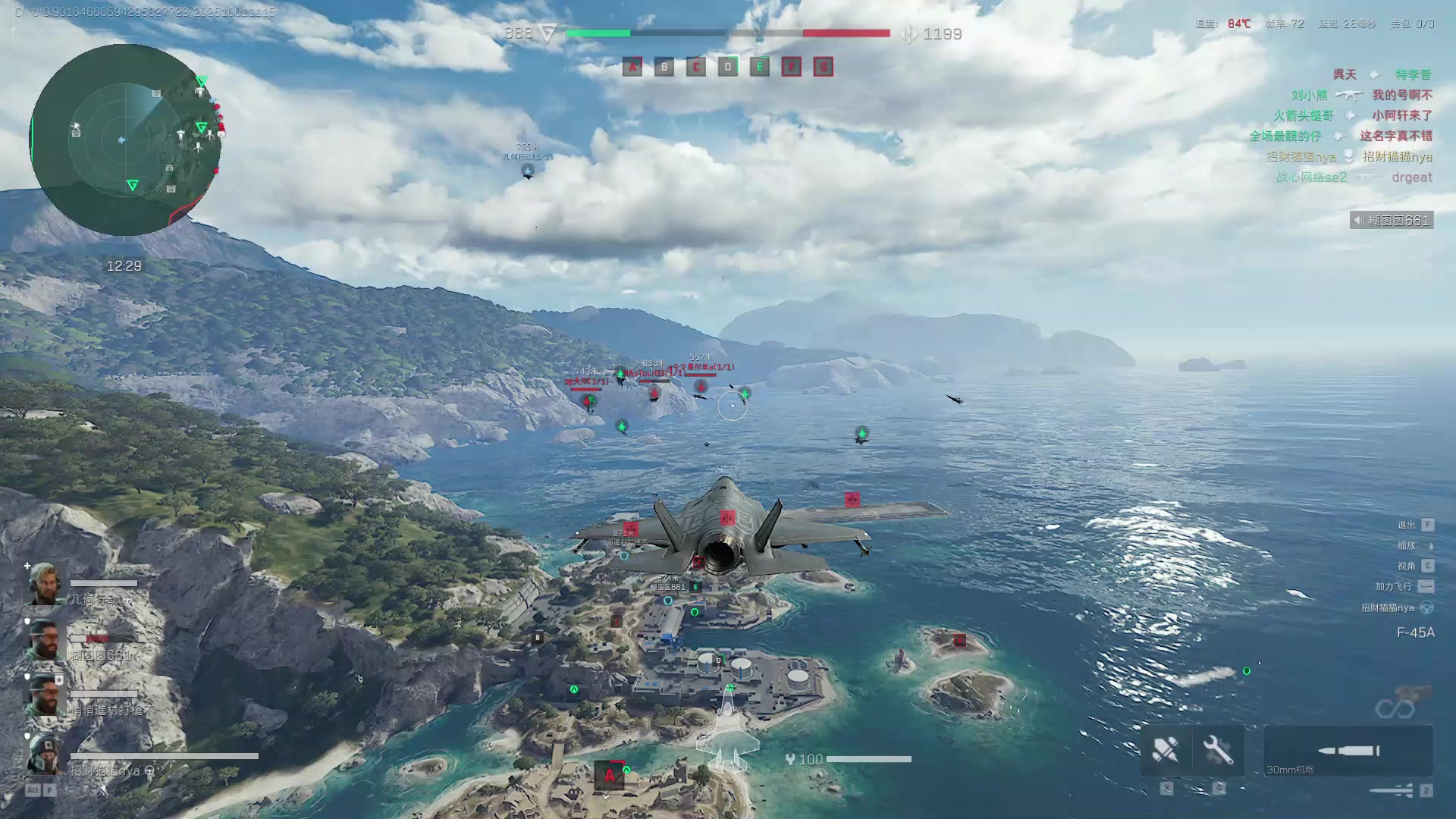
Task: Select squad member 悄悄進村打槍不 portrait
Action: pyautogui.click(x=45, y=696)
